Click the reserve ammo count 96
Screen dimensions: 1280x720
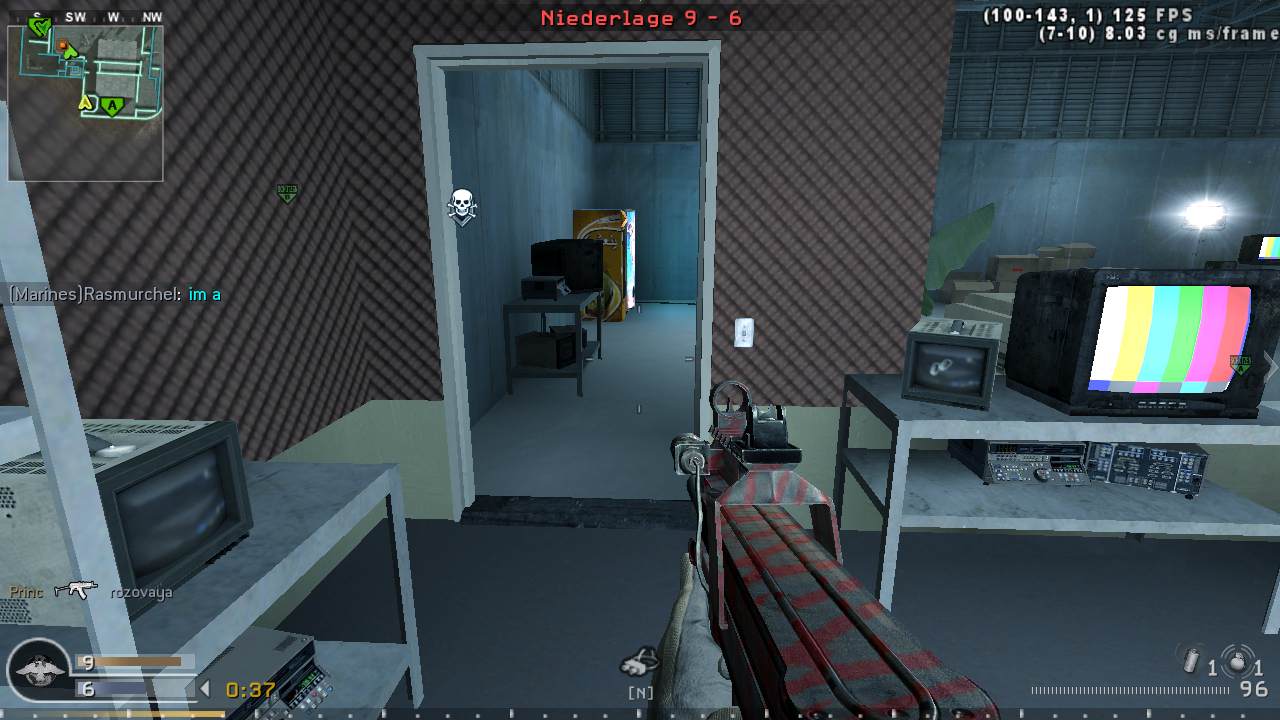click(1252, 687)
